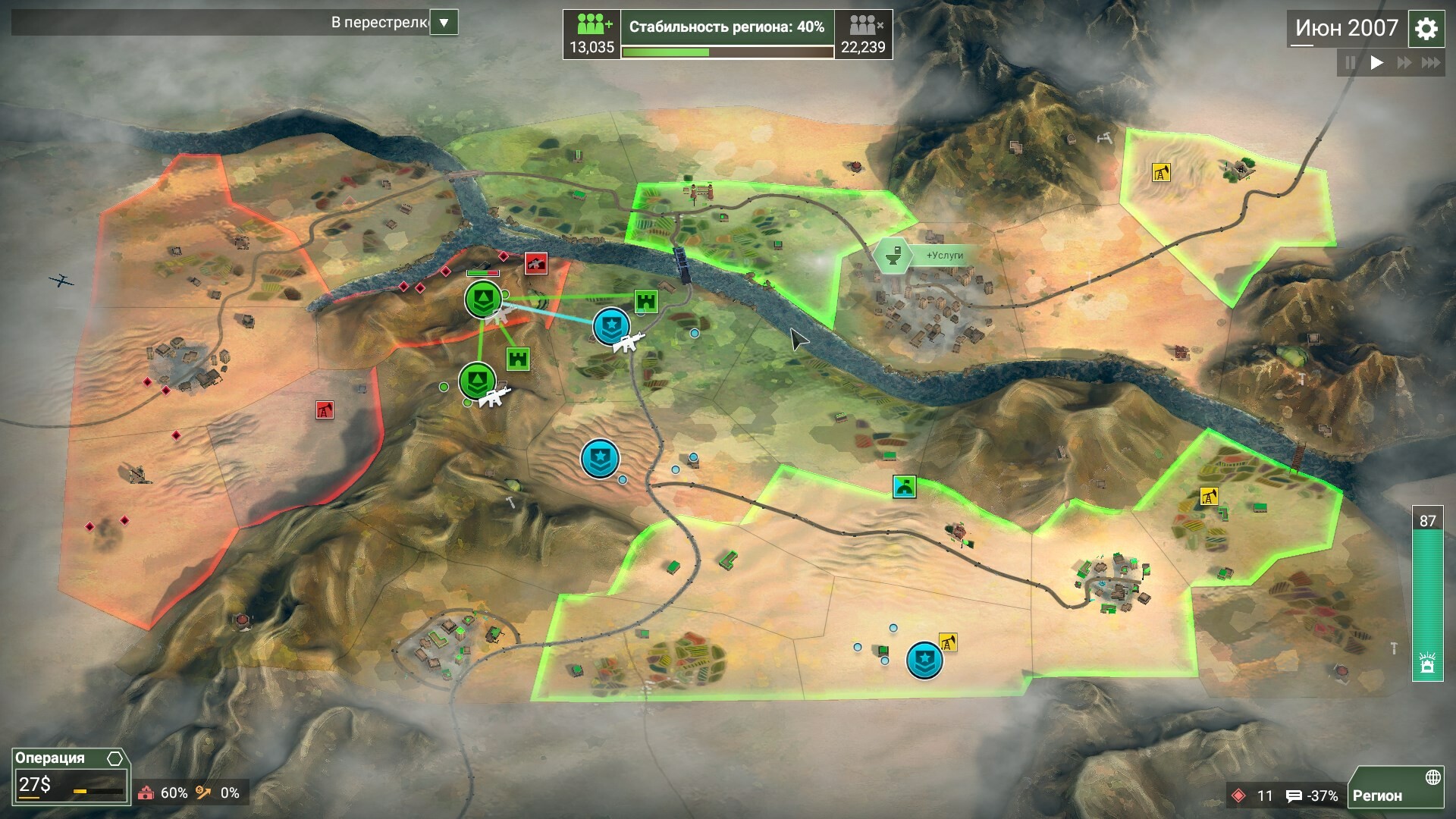Image resolution: width=1456 pixels, height=819 pixels.
Task: Click the inflation arrow icon showing 0%
Action: coord(202,792)
